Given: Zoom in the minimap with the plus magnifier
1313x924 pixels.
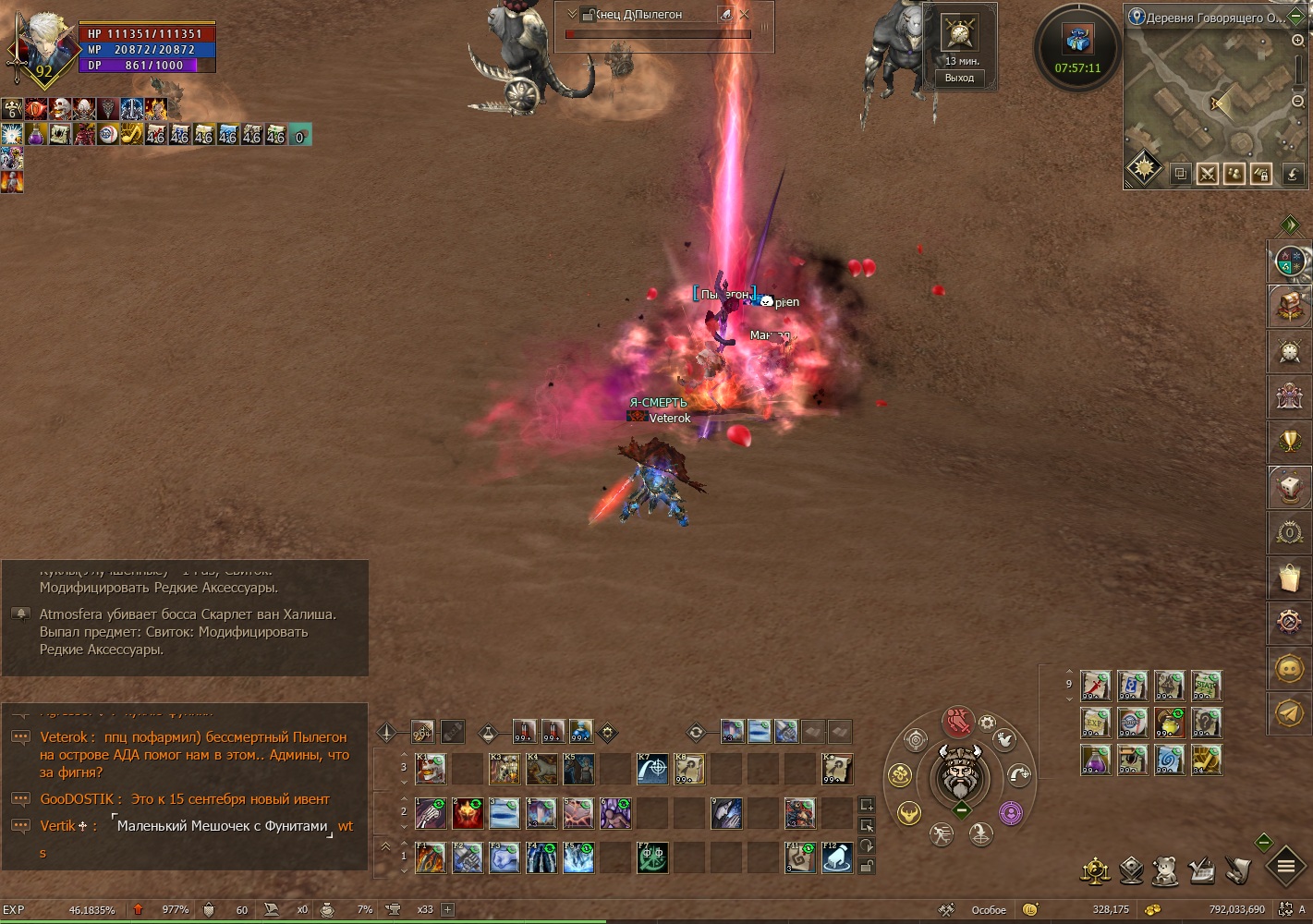Looking at the screenshot, I should (1298, 41).
